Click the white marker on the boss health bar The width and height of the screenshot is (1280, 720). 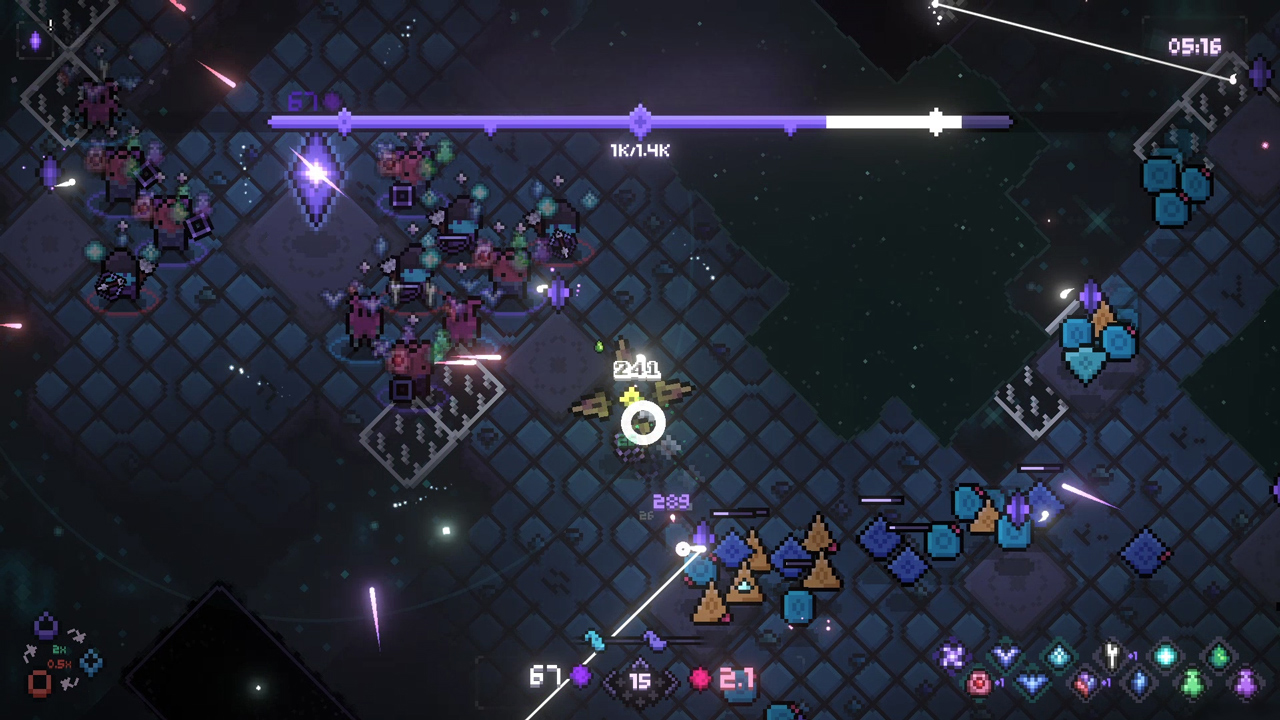point(937,120)
